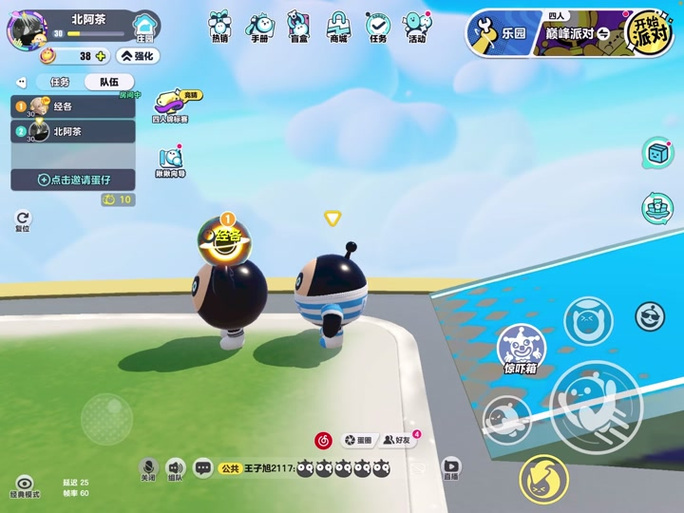Change the 巅峰派对 game mode
Viewport: 684px width, 513px height.
pyautogui.click(x=580, y=34)
